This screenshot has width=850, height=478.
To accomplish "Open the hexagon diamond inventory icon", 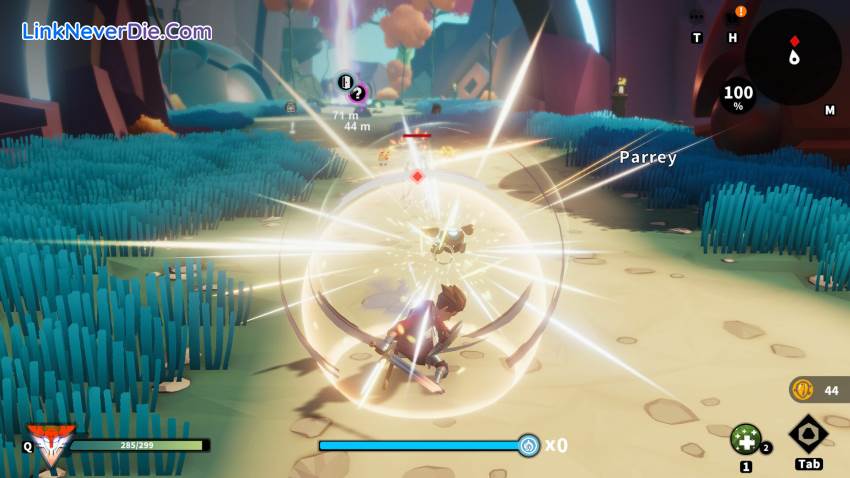I will [808, 434].
